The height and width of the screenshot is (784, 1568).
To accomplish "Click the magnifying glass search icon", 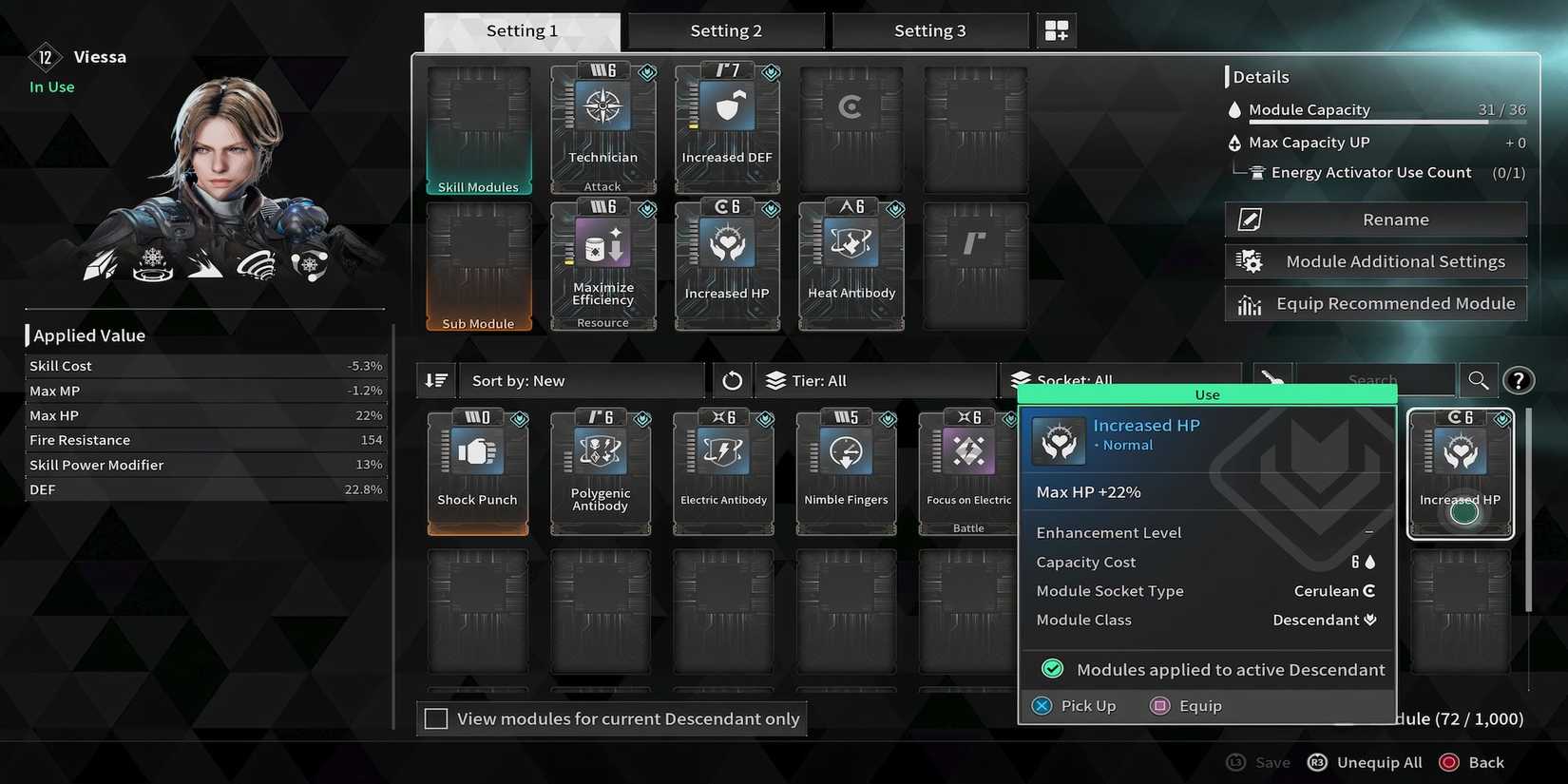I will click(1479, 379).
